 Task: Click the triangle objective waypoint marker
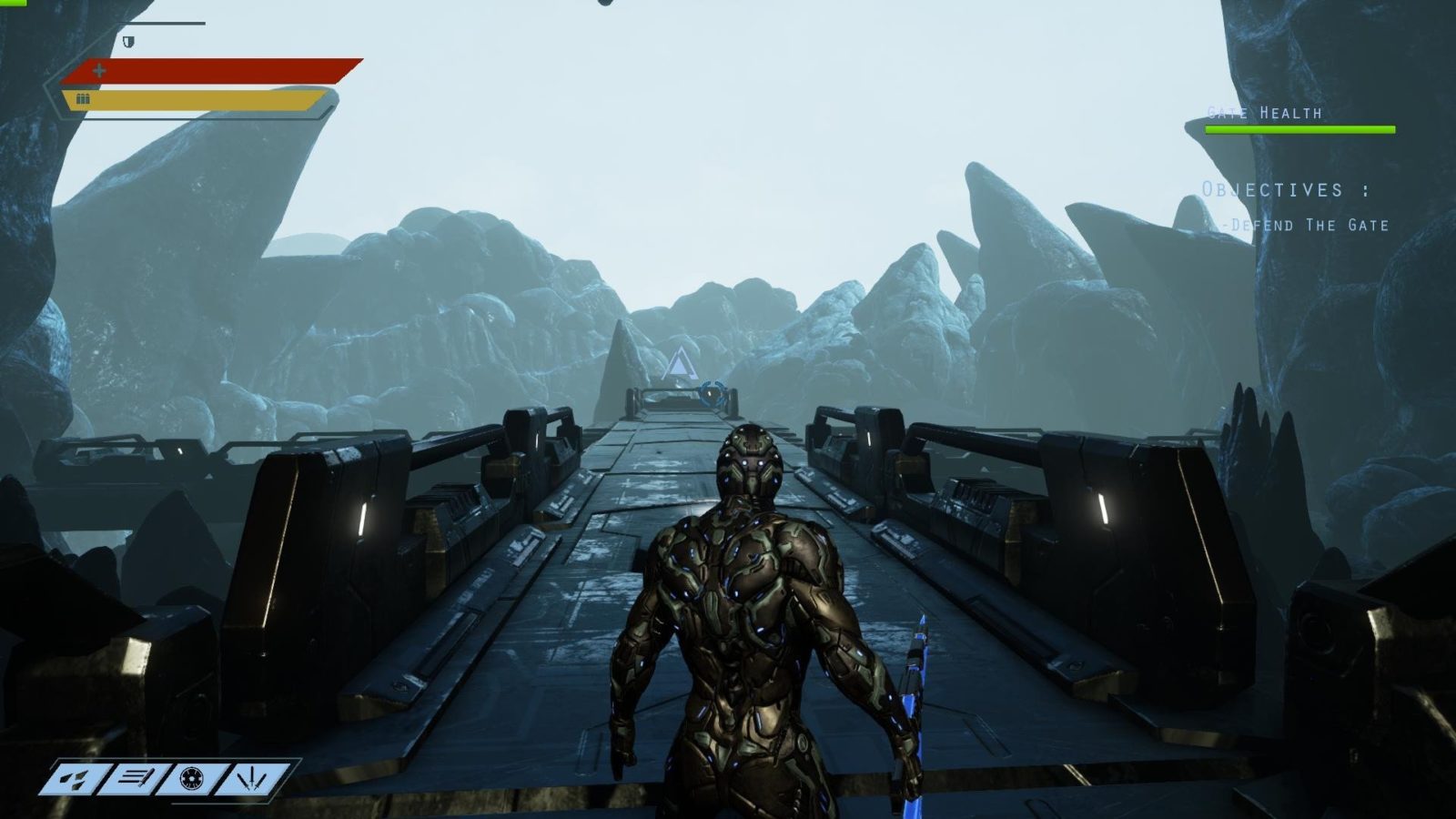point(676,366)
